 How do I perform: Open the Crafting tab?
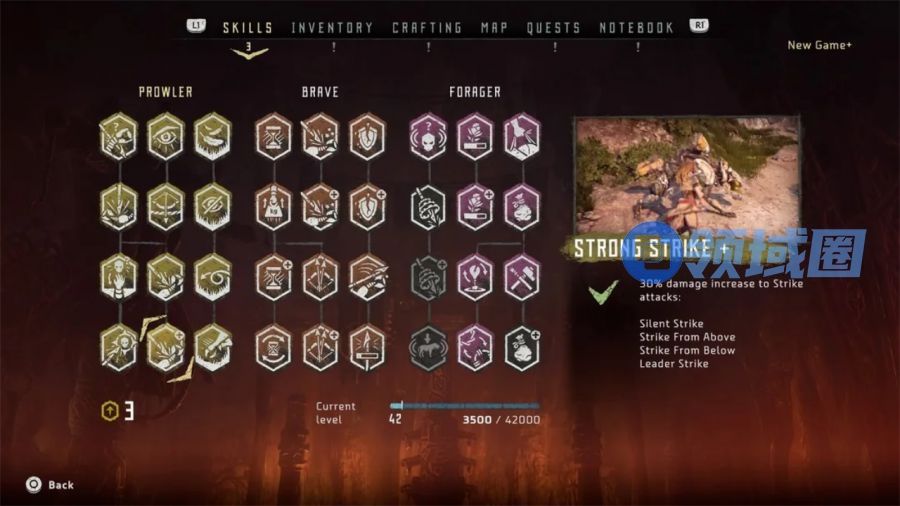[x=427, y=28]
